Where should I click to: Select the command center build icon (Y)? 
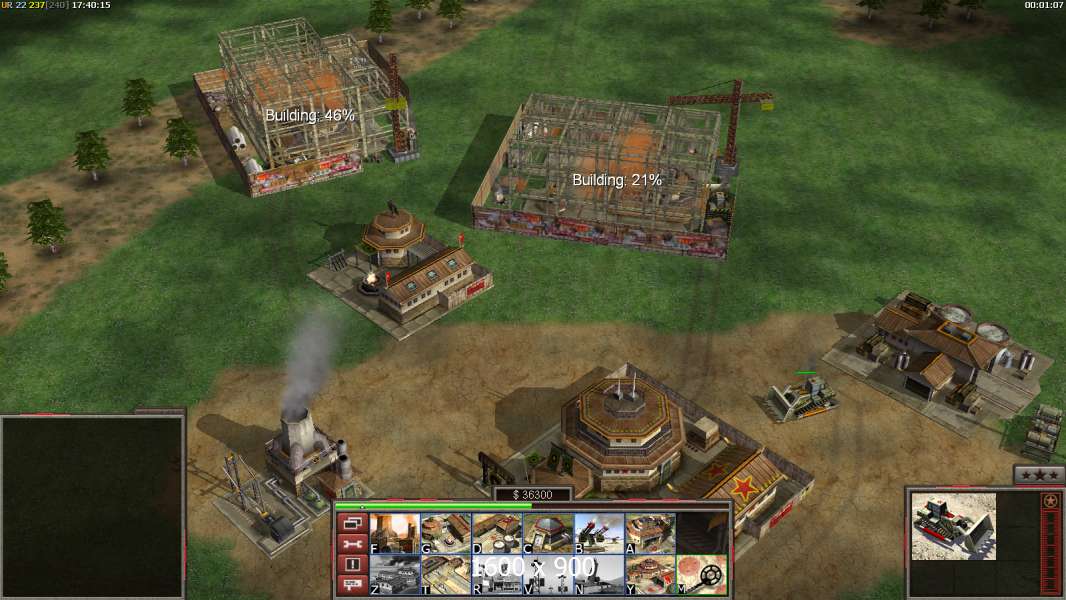click(650, 574)
